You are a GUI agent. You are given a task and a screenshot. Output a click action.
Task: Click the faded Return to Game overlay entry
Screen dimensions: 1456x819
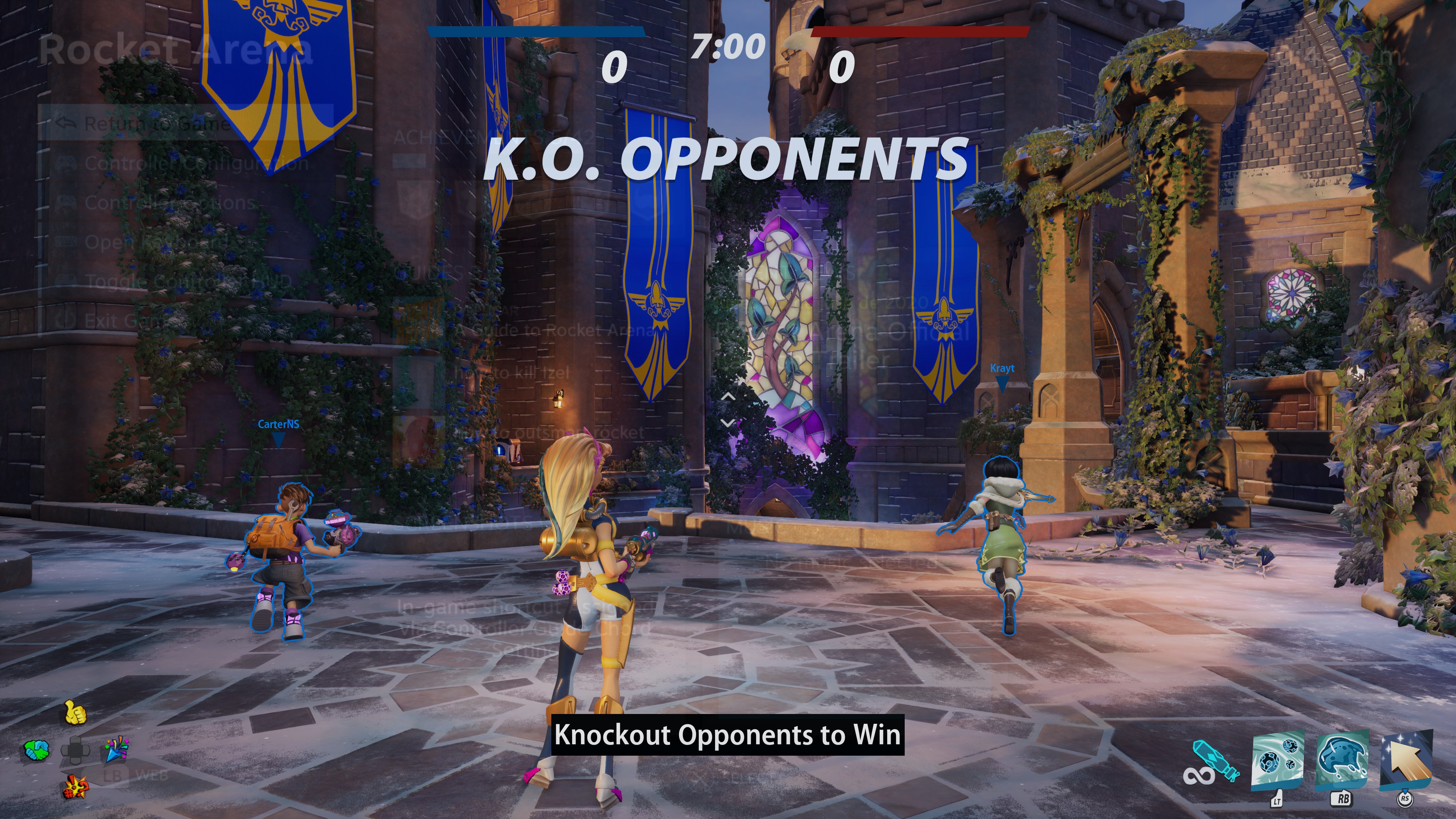tap(157, 123)
